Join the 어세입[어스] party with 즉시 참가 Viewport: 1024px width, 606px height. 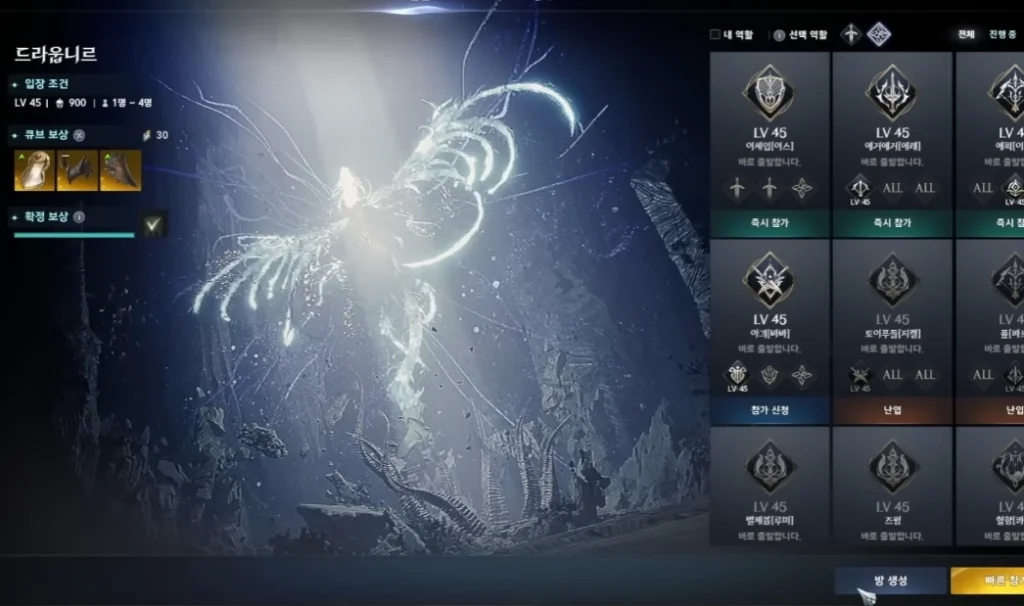coord(770,223)
